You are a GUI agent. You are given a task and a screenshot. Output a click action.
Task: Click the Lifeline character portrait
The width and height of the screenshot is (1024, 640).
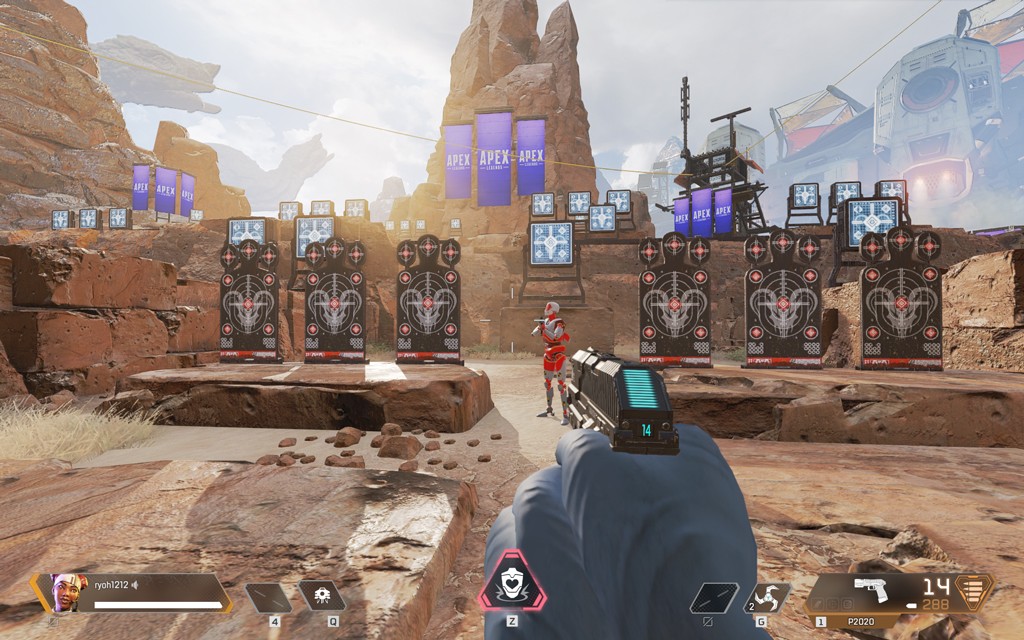coord(68,592)
